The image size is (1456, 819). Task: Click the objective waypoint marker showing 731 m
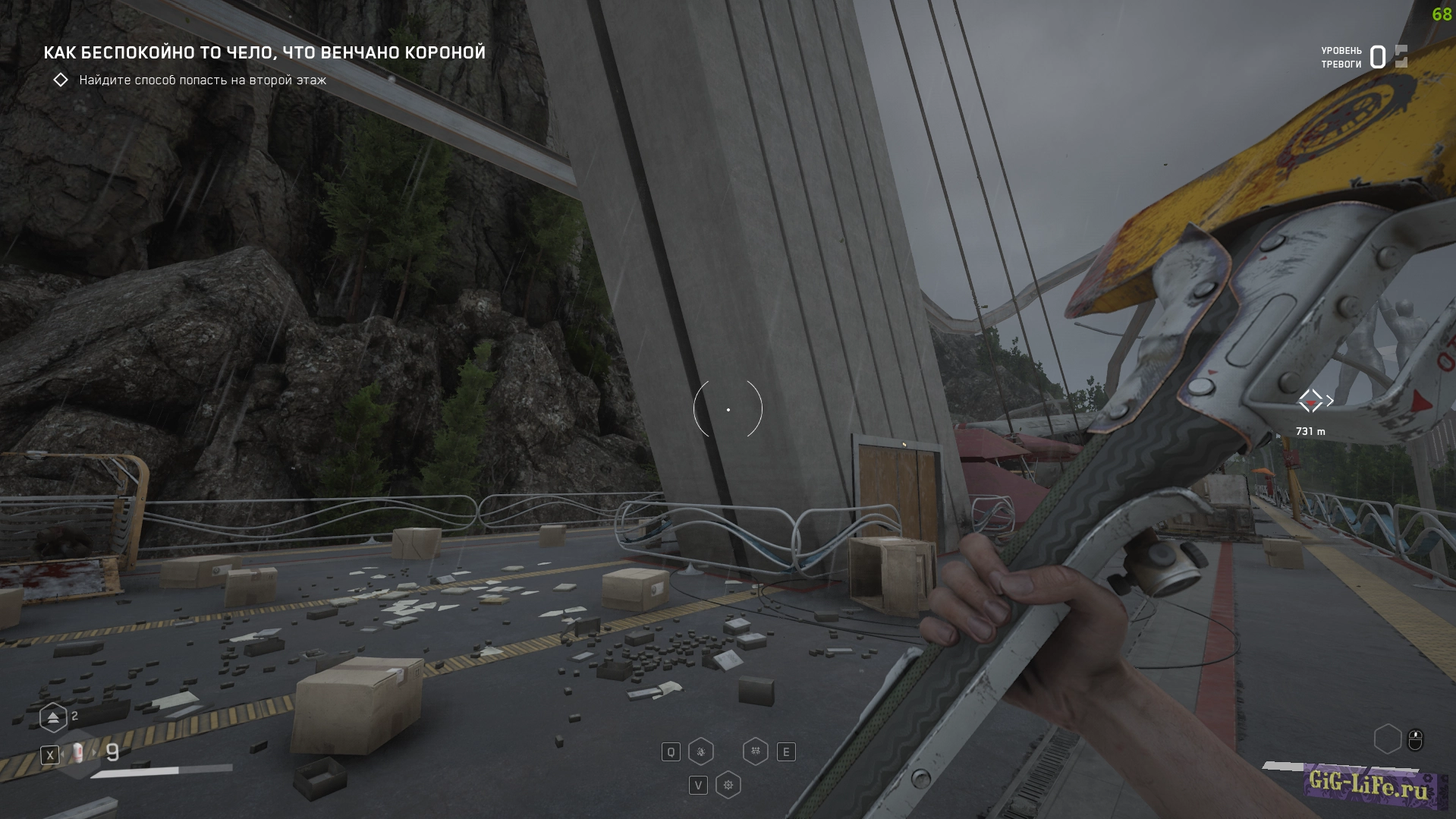point(1310,400)
